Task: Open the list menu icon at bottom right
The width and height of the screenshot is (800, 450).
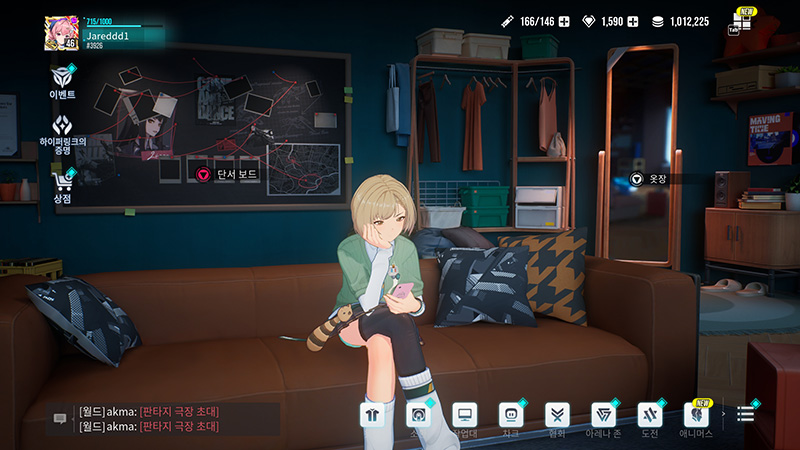Action: coord(746,414)
